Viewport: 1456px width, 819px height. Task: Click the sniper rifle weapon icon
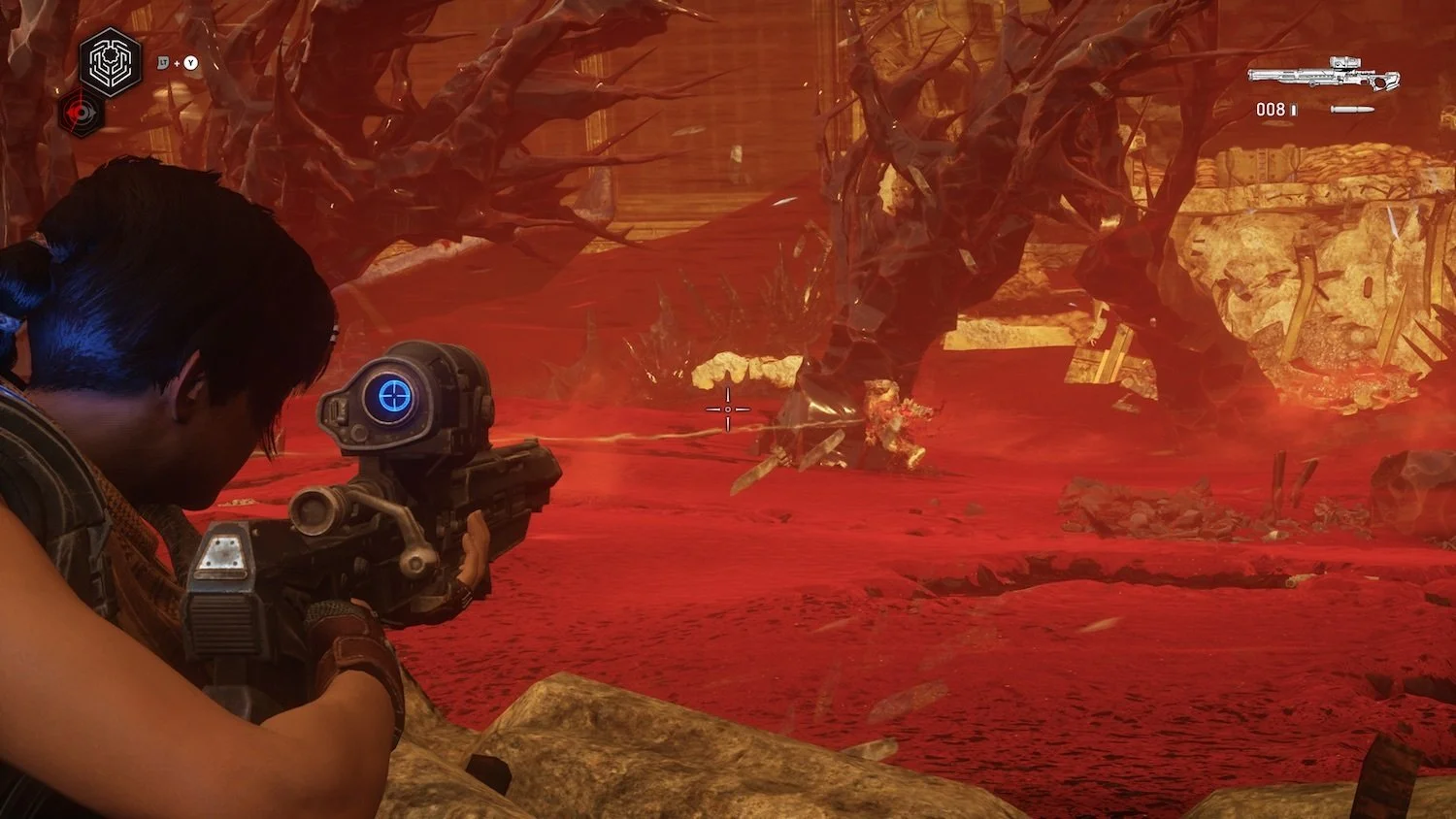1323,75
